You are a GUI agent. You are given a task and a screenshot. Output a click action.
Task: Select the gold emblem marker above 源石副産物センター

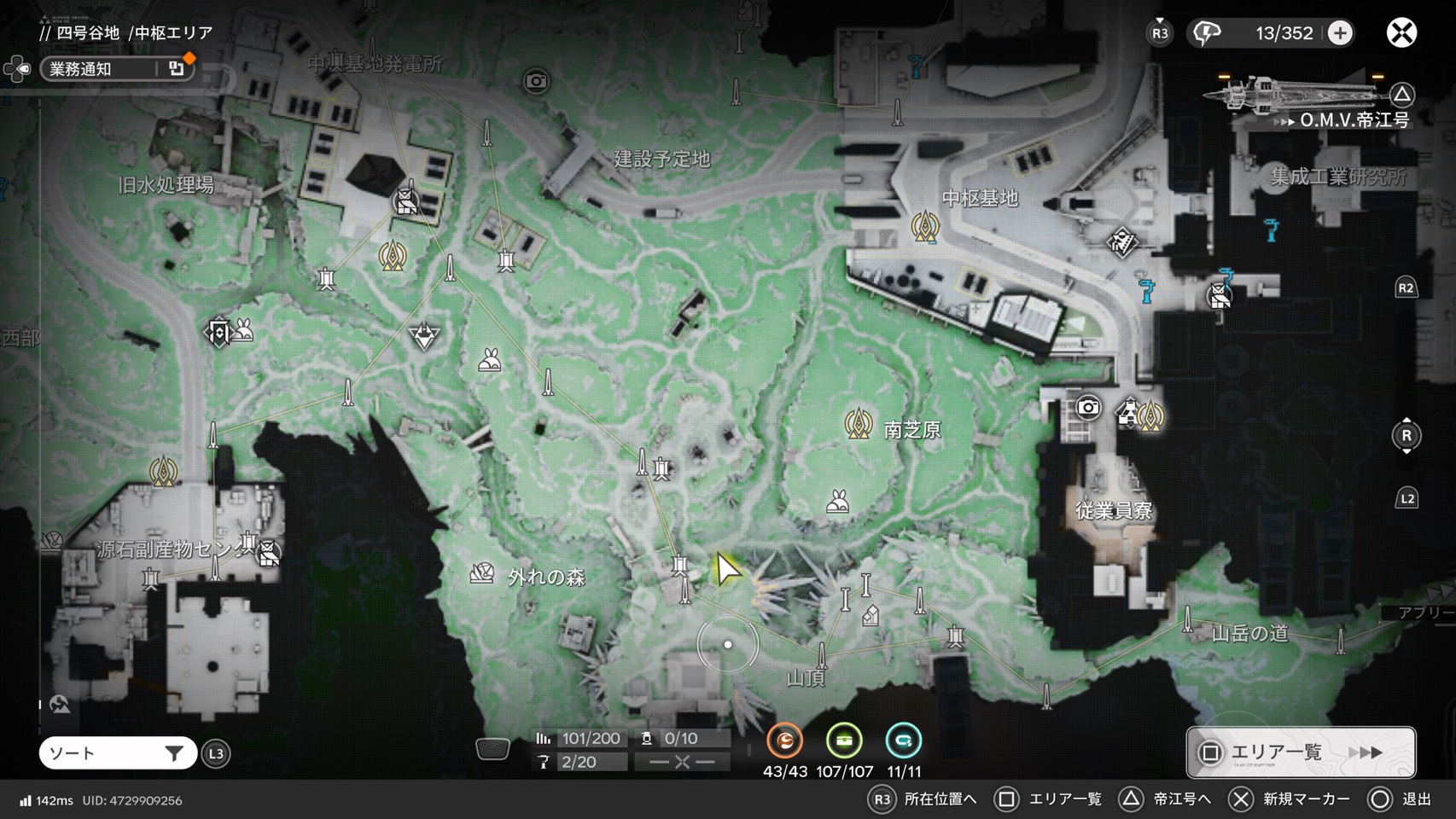[163, 471]
